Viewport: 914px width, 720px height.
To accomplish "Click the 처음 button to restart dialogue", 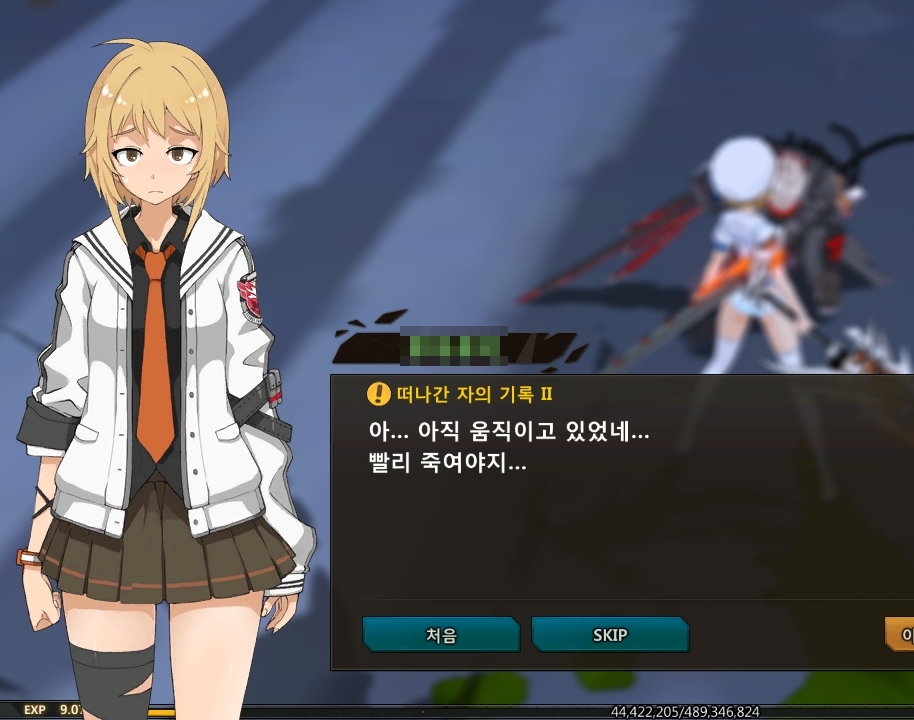I will pos(440,635).
